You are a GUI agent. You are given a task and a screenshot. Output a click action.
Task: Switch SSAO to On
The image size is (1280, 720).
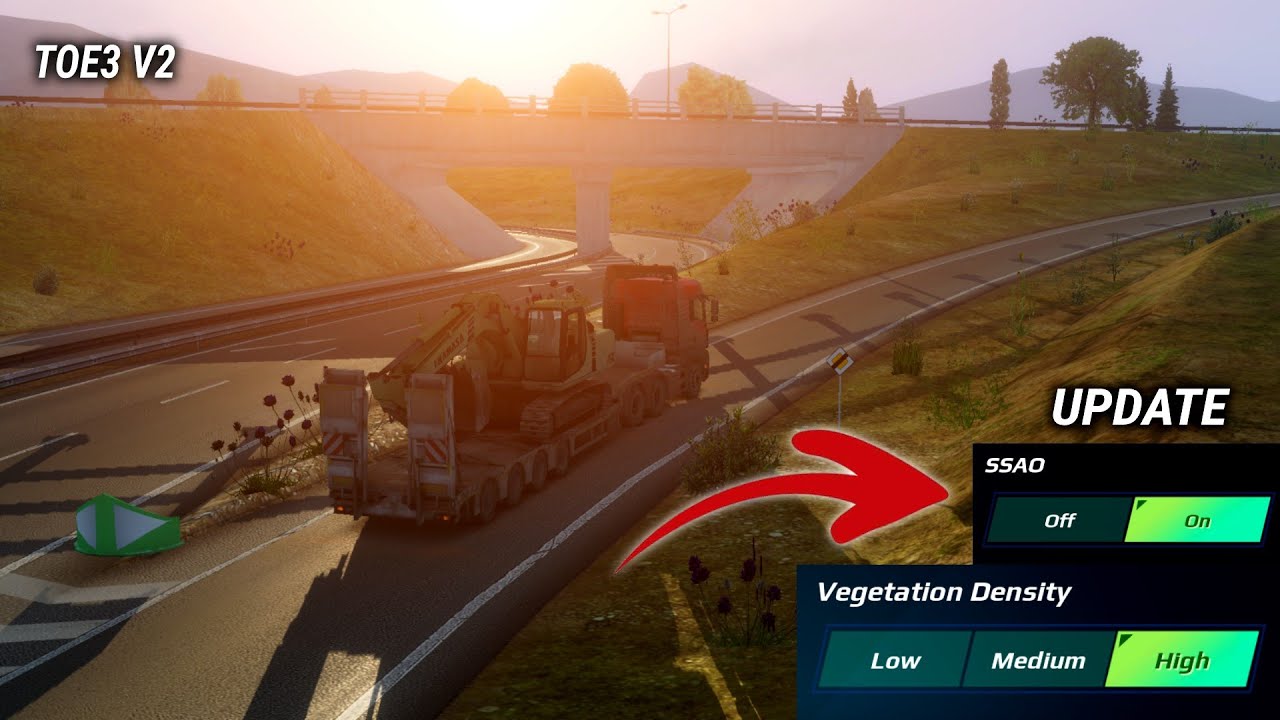coord(1197,520)
